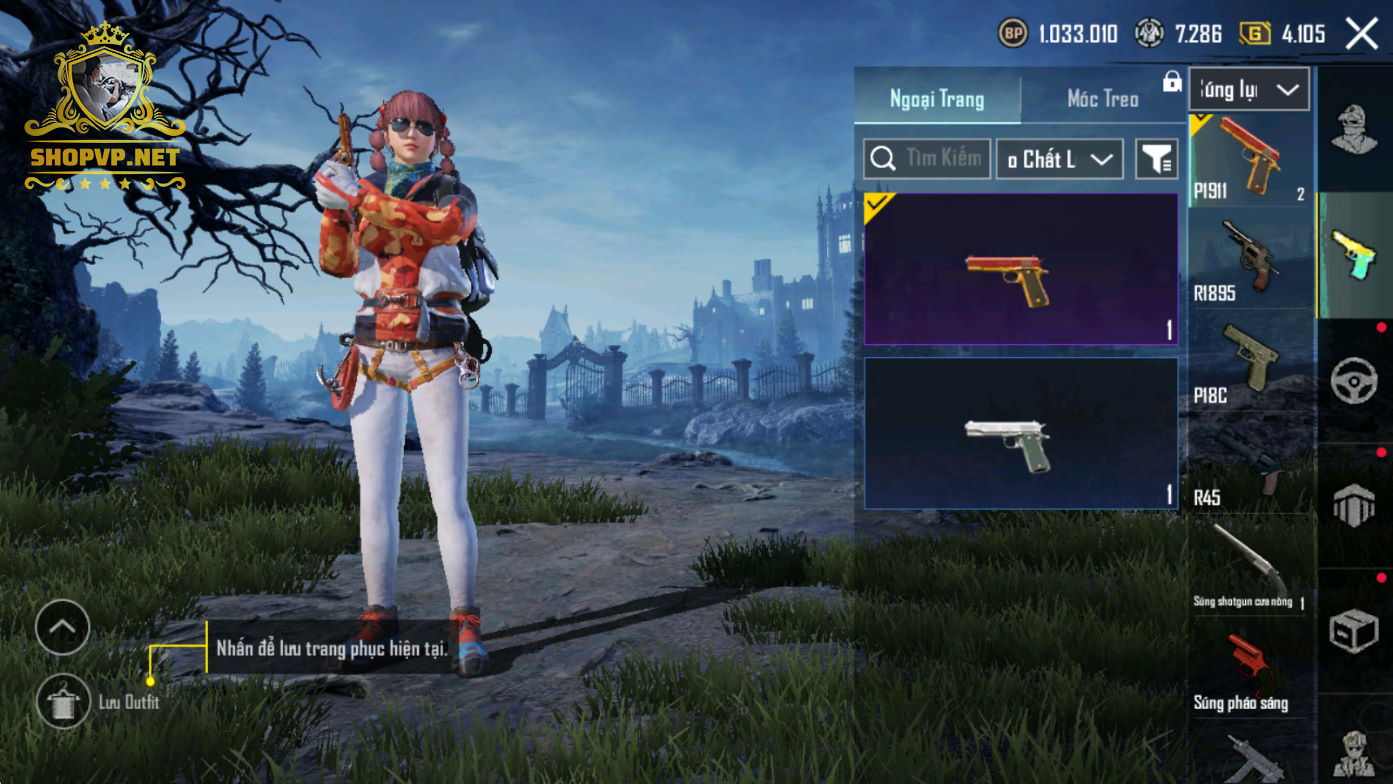
Task: Close the inventory screen with the X
Action: [x=1361, y=34]
